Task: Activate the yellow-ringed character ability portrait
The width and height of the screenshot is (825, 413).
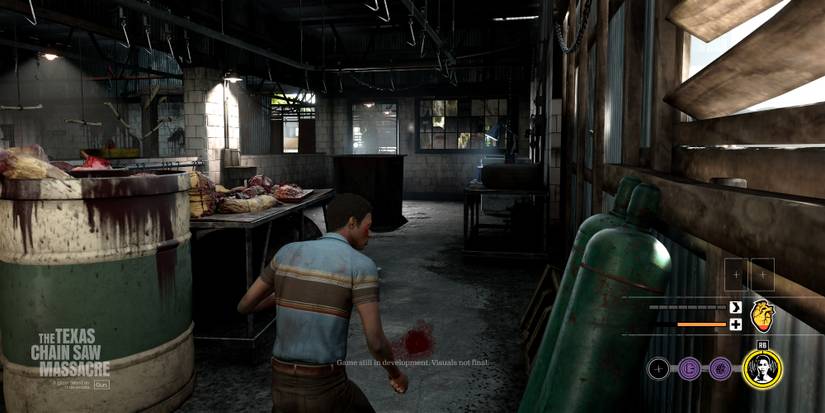Action: click(763, 370)
